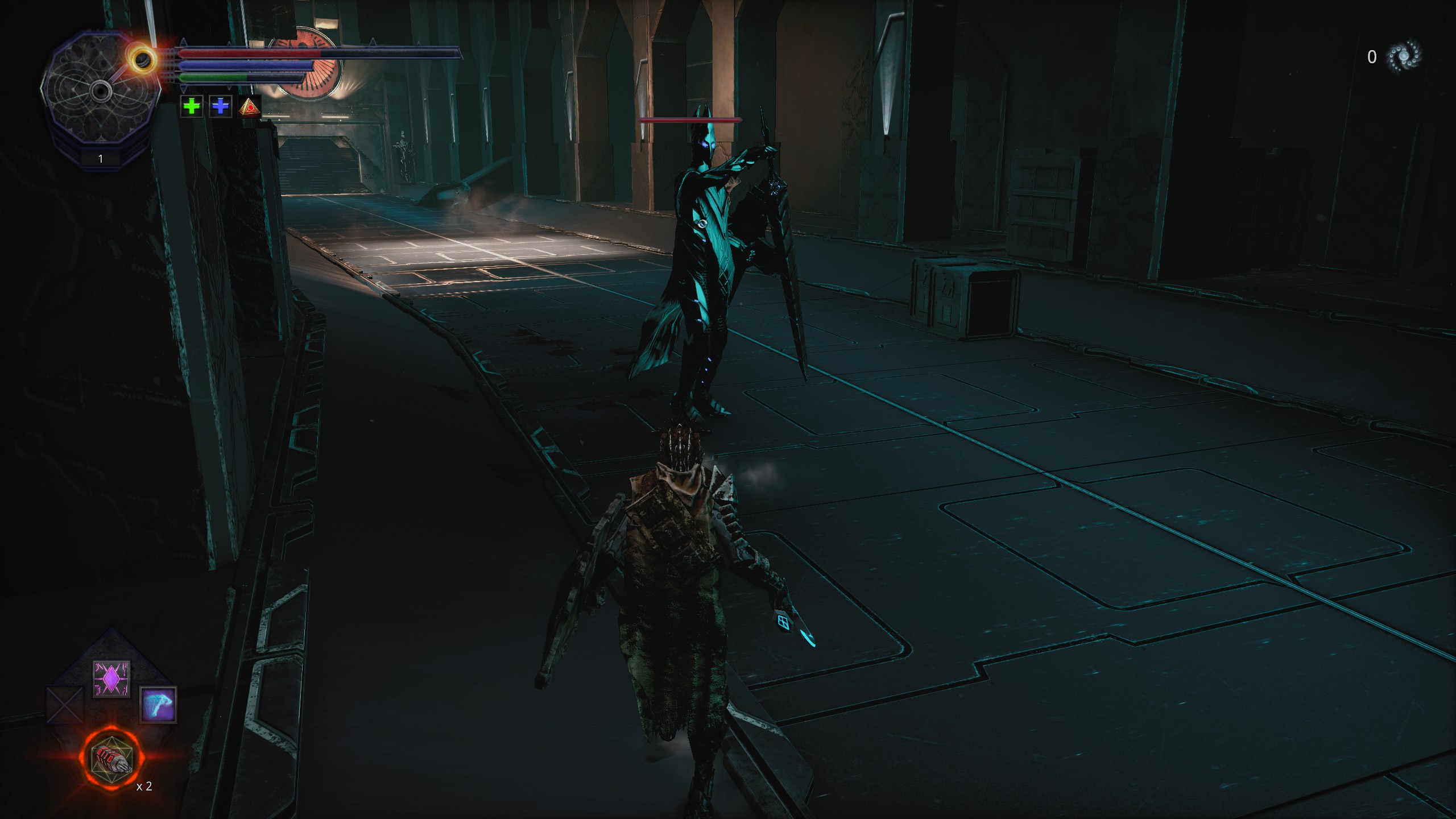Select the empty crossed-out quick slot

(x=64, y=705)
